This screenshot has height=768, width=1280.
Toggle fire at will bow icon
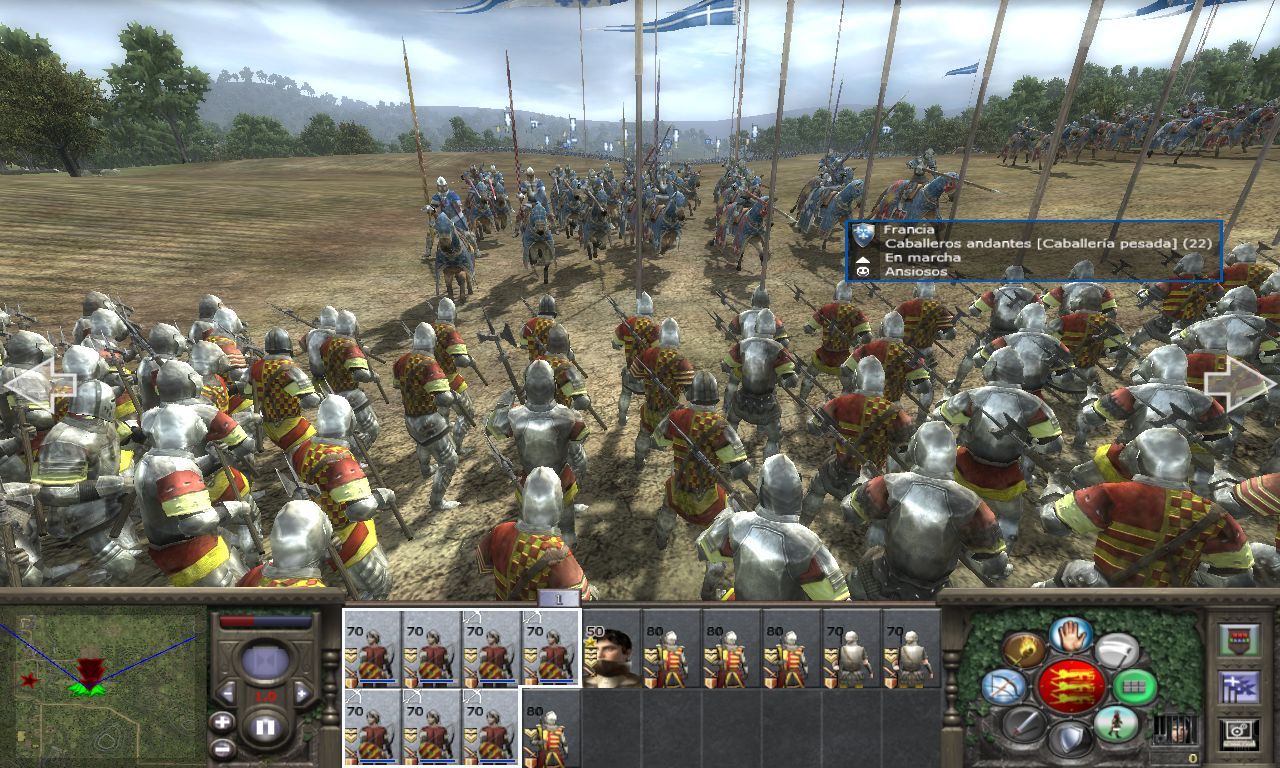coord(1002,687)
